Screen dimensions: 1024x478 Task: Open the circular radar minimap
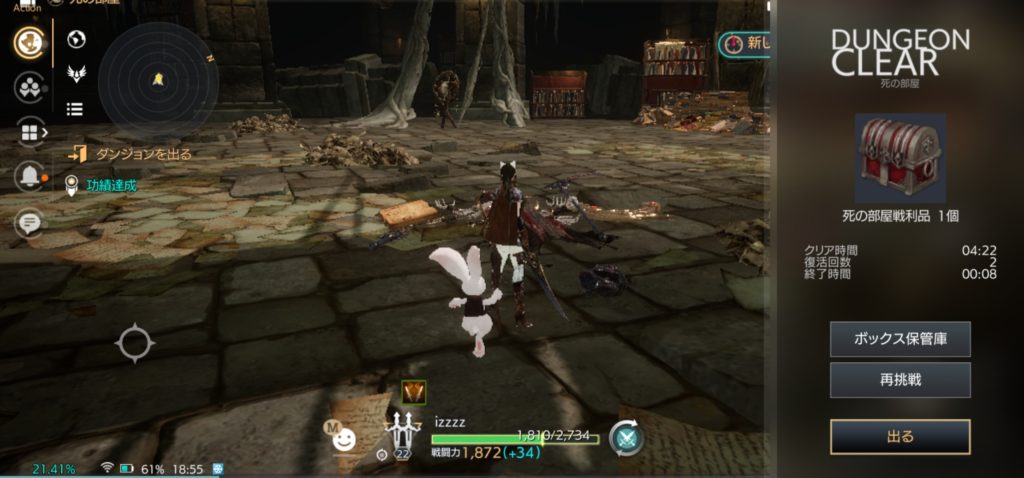coord(158,79)
